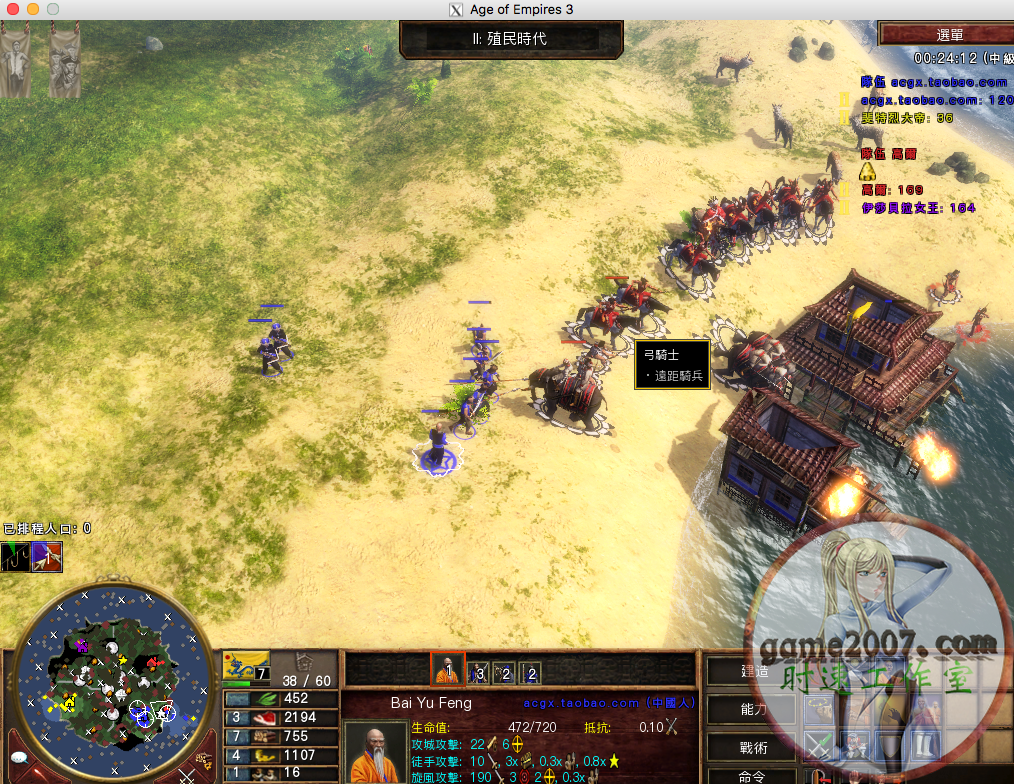
Task: Open the 建造 build tab
Action: point(753,672)
